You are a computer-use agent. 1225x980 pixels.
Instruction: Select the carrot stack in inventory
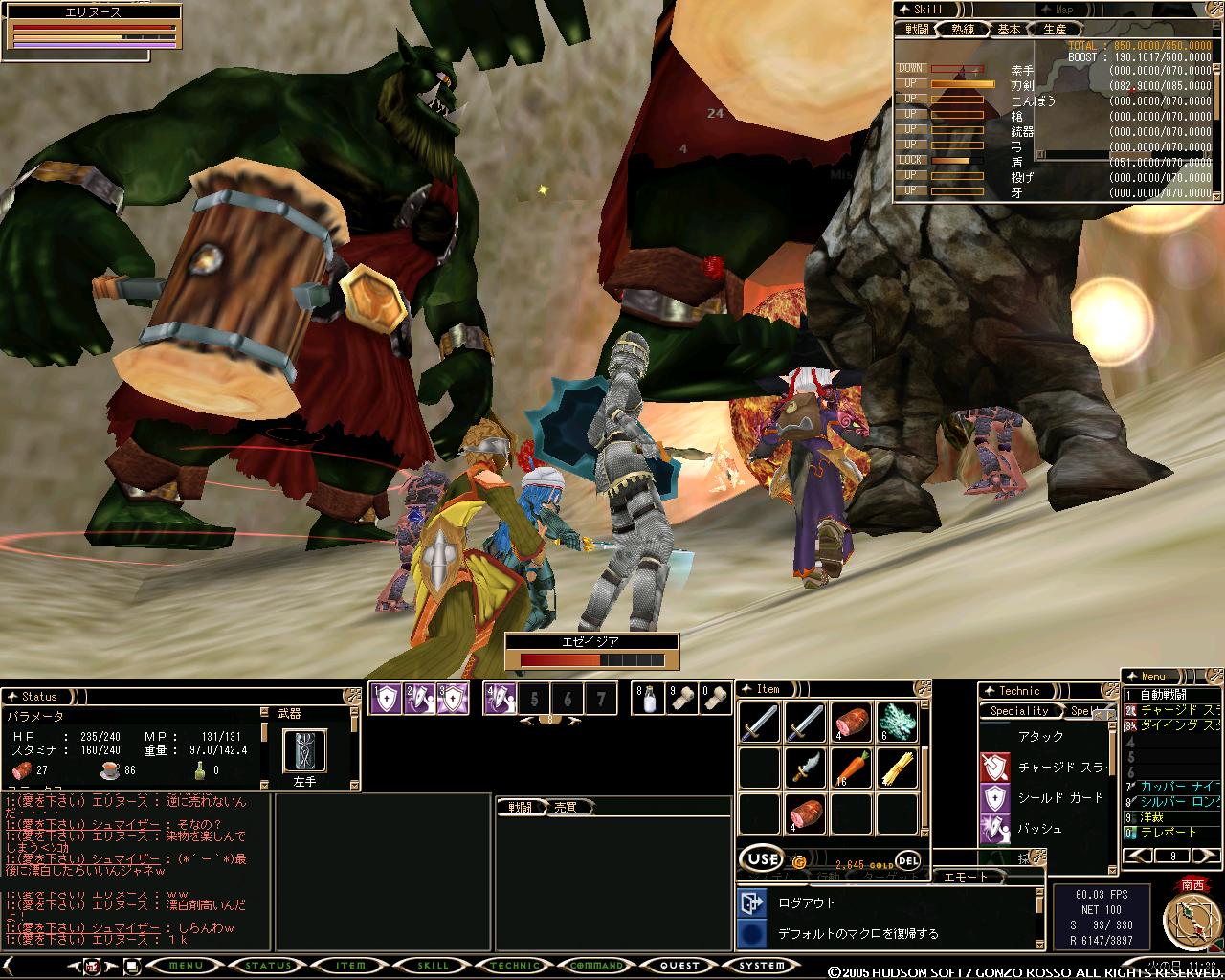click(x=851, y=768)
